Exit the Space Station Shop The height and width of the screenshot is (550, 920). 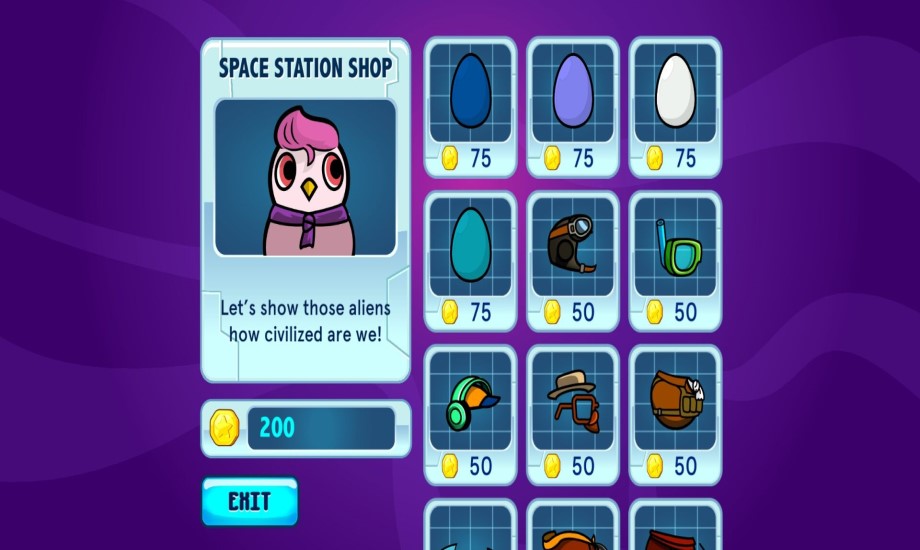point(249,501)
